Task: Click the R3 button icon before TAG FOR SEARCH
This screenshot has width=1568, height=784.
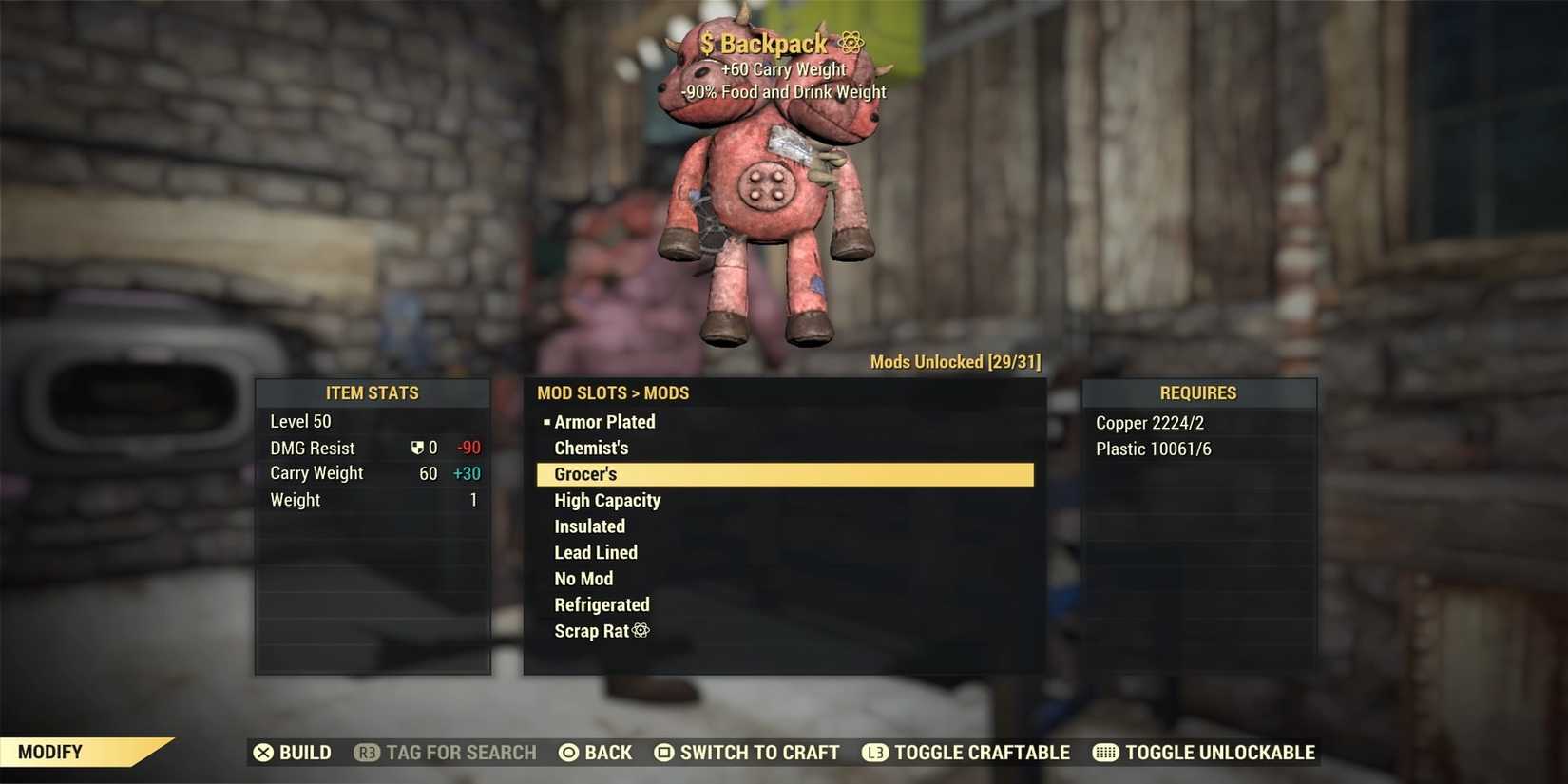Action: 366,752
